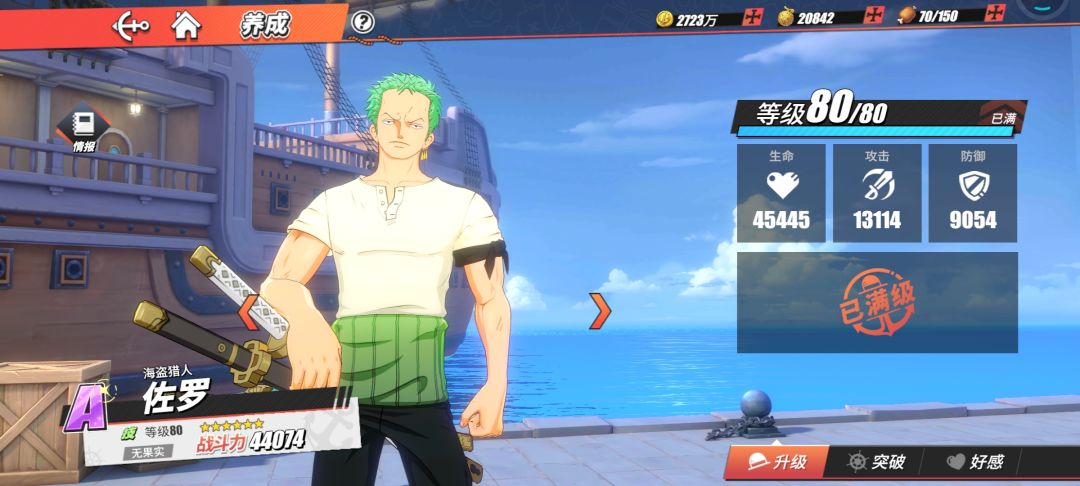Viewport: 1080px width, 486px height.
Task: Switch to the 突破 breakthrough tab
Action: pyautogui.click(x=876, y=462)
